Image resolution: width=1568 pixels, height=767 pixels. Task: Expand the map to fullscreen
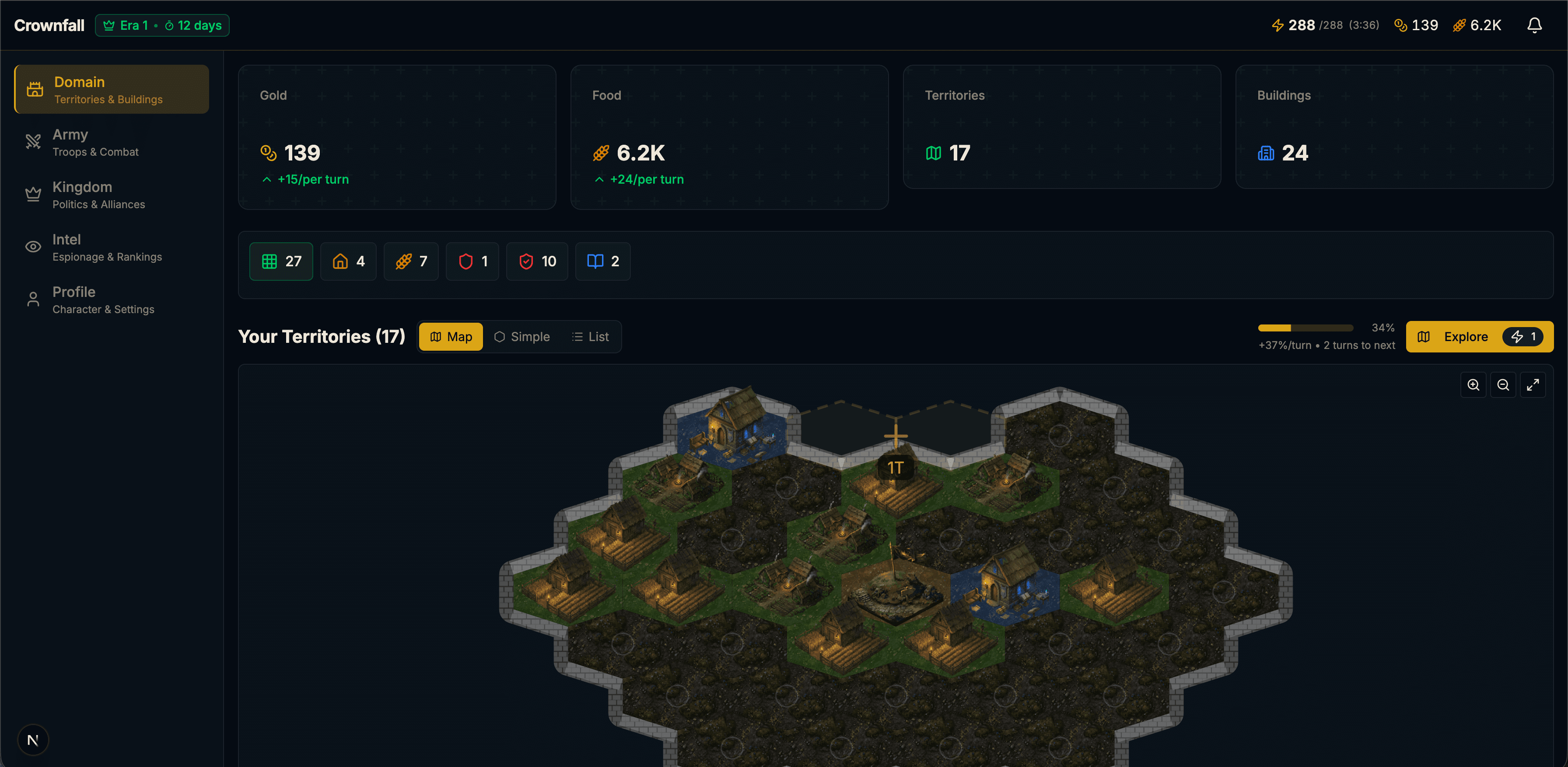1533,384
